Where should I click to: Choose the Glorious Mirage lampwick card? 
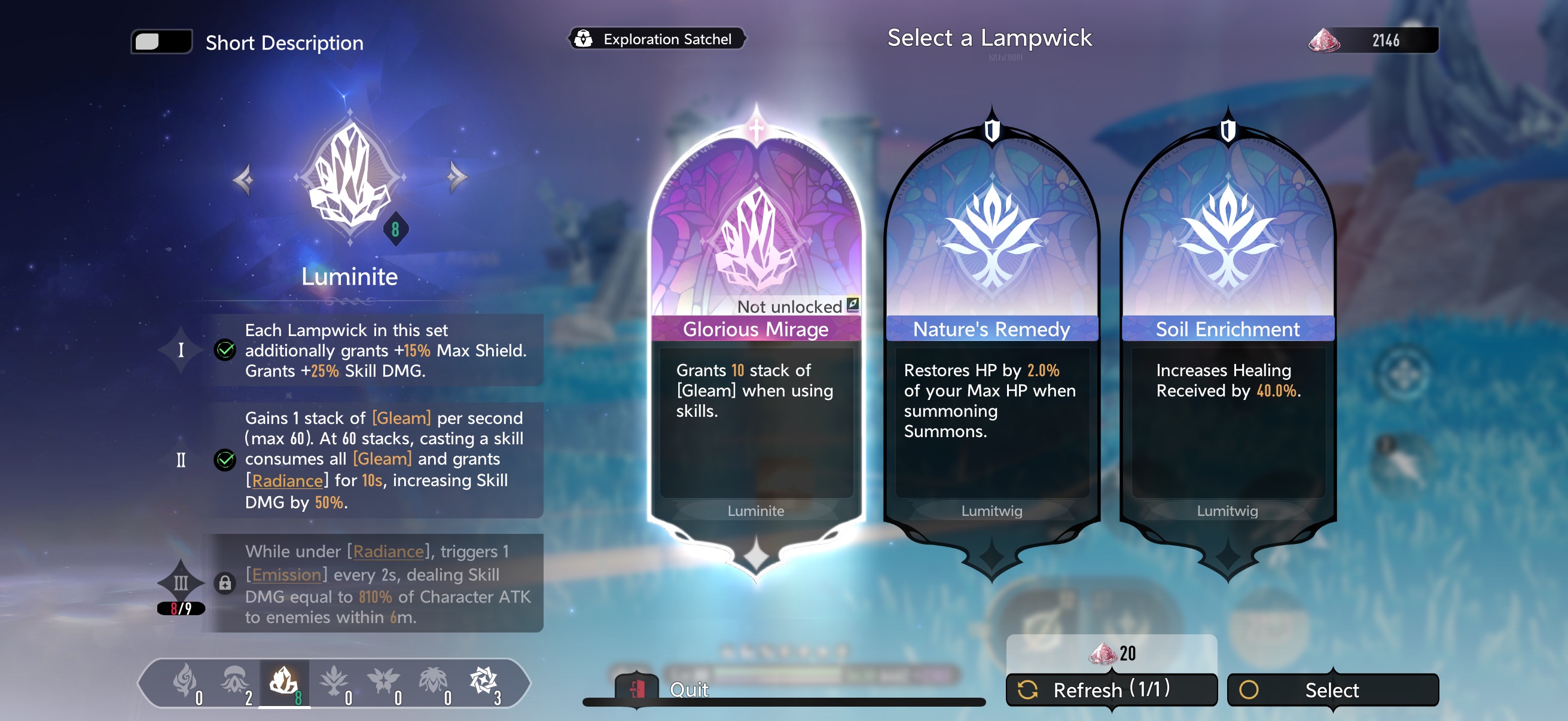(x=755, y=341)
